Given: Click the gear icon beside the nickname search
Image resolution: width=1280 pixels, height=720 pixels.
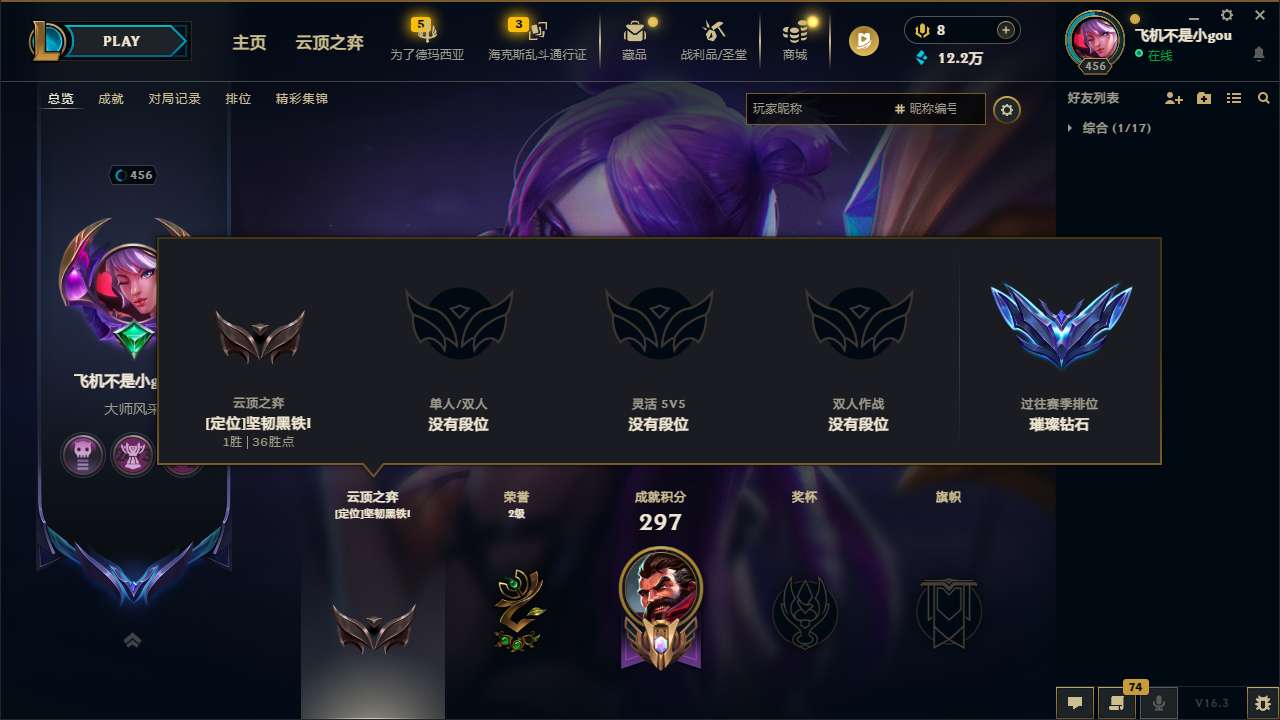Looking at the screenshot, I should (1007, 109).
